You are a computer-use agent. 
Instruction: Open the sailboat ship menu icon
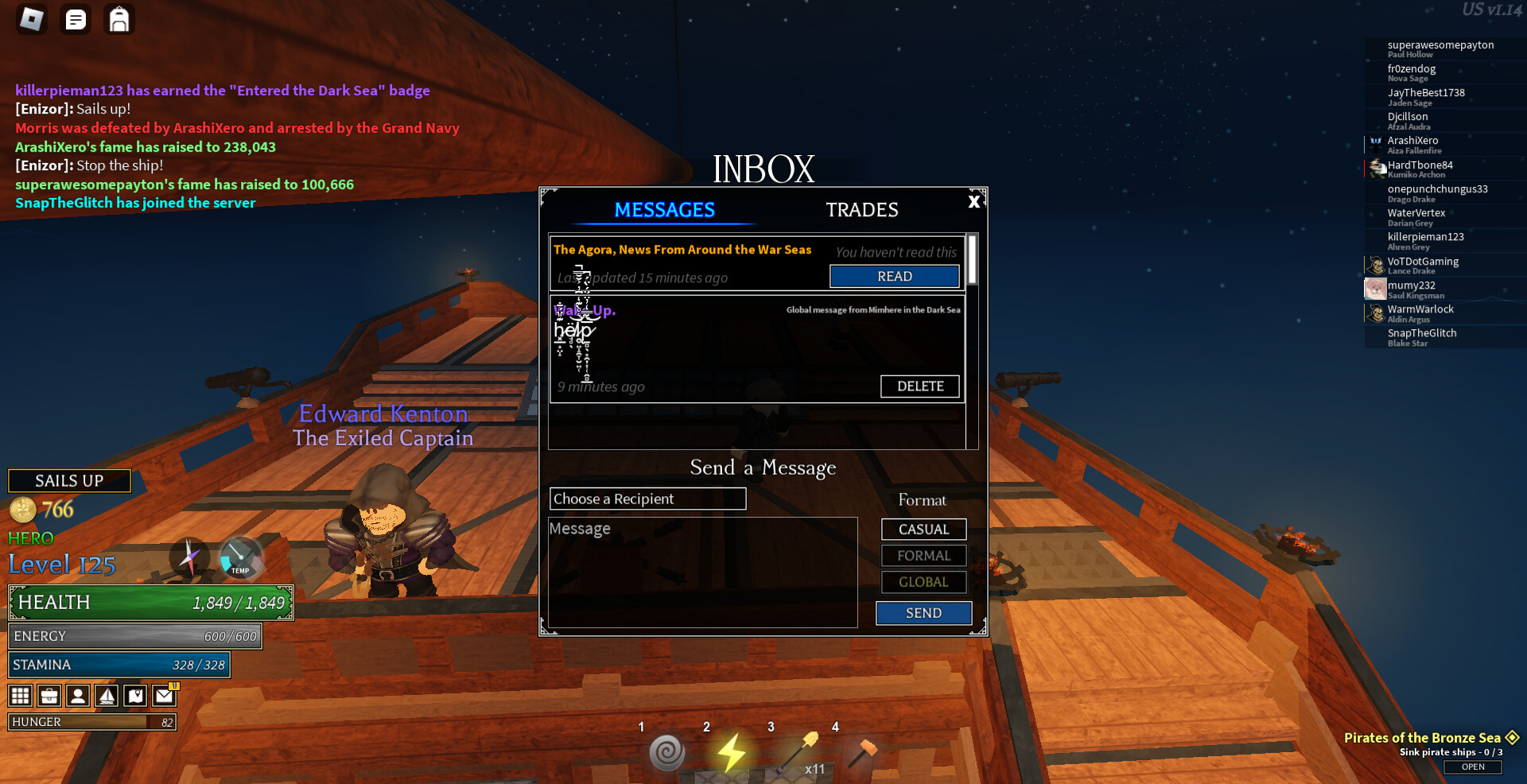(107, 697)
